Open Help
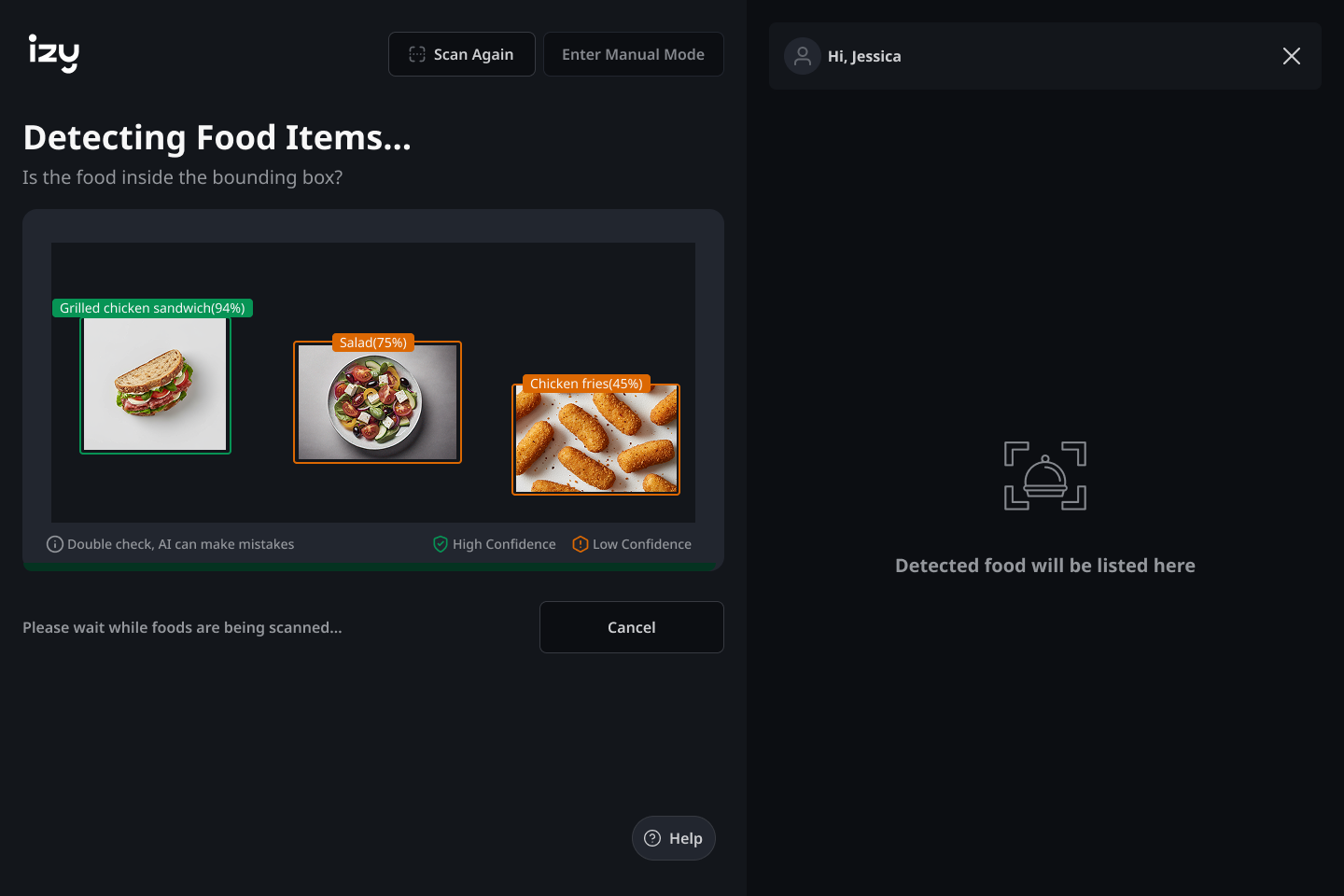Image resolution: width=1344 pixels, height=896 pixels. [673, 838]
